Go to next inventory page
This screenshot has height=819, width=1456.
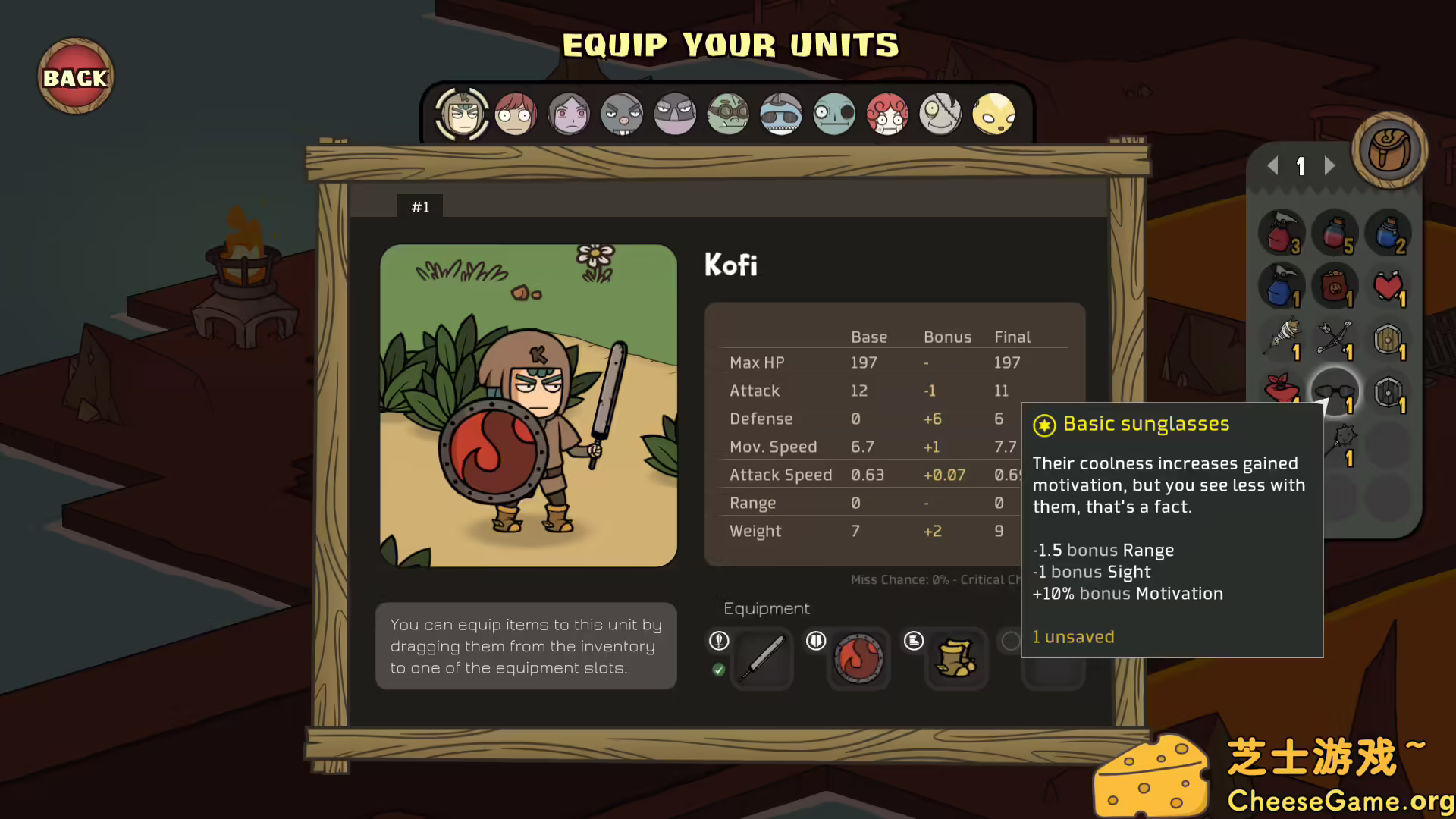pyautogui.click(x=1329, y=166)
